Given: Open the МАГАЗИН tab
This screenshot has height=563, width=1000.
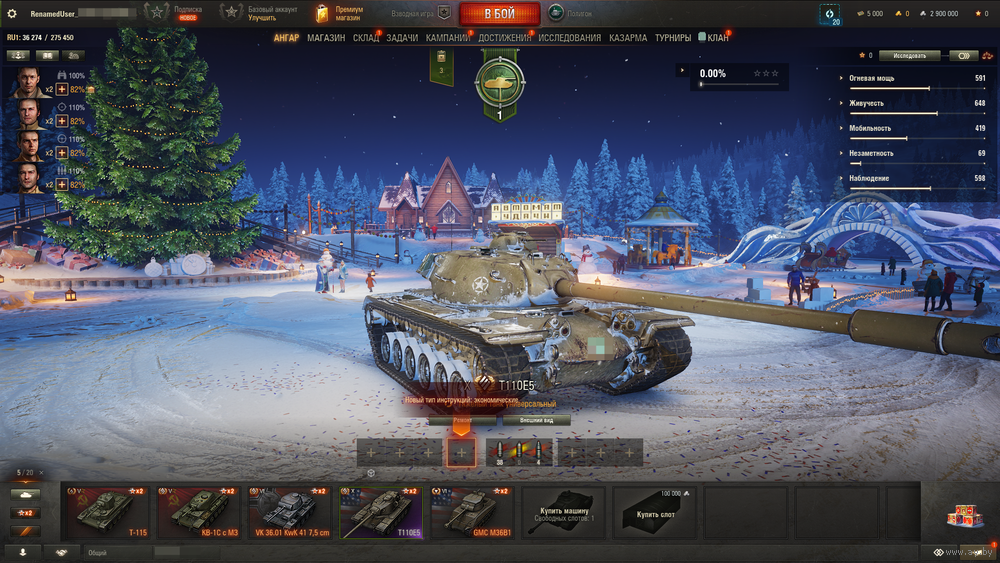Looking at the screenshot, I should tap(326, 38).
